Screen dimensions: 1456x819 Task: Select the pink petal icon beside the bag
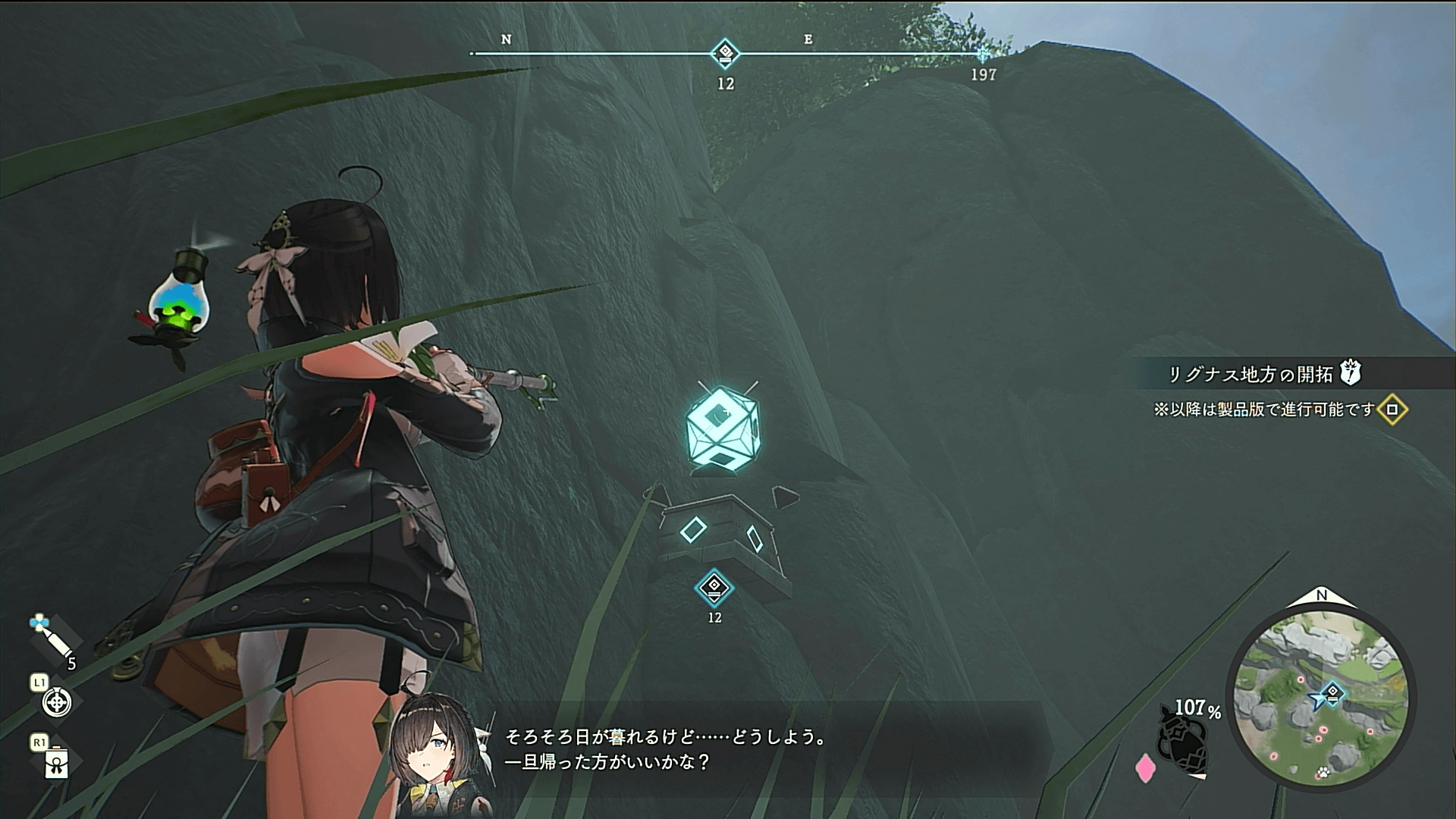coord(1145,767)
